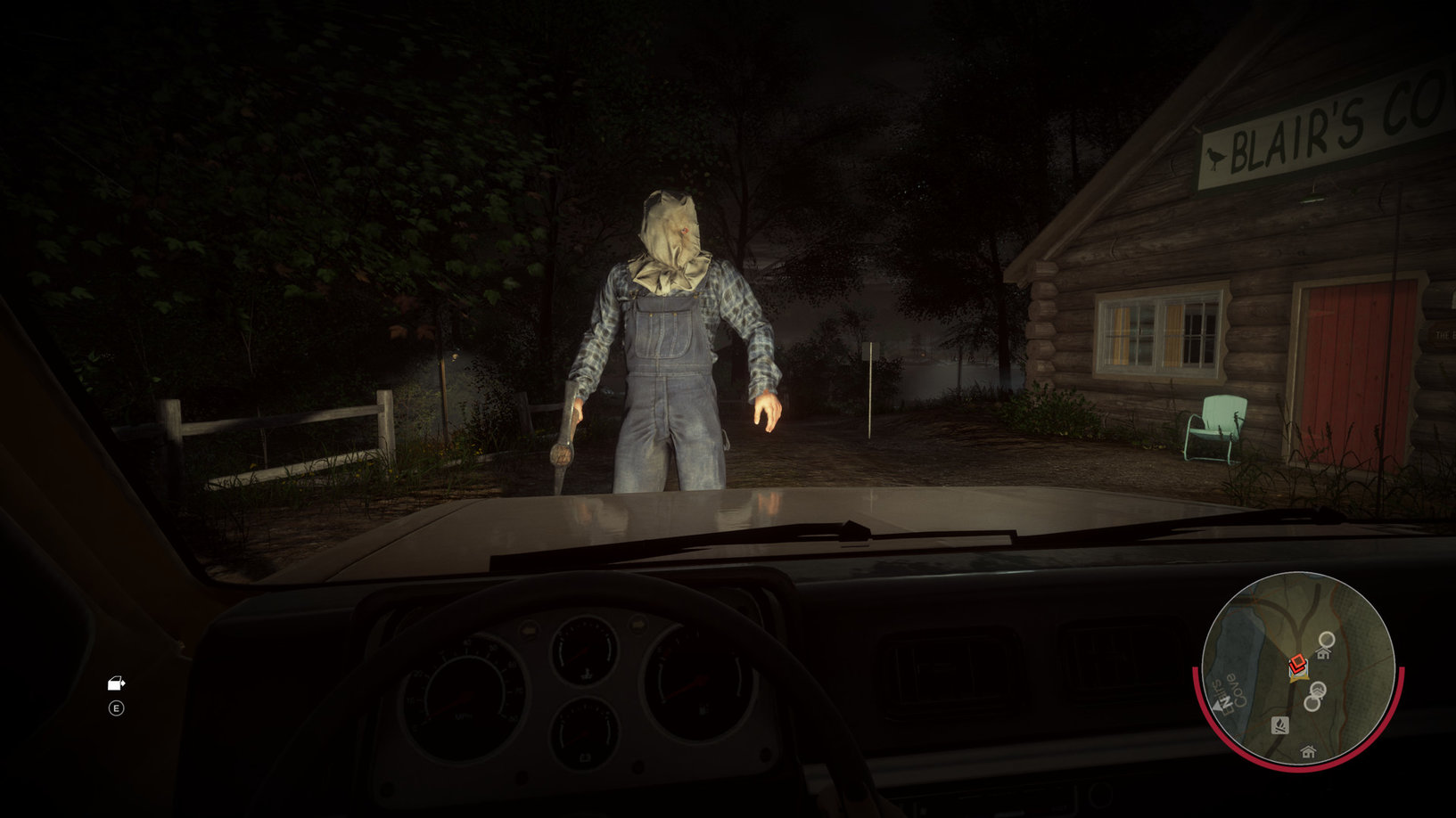
Task: Click the car door exit icon
Action: click(x=114, y=684)
